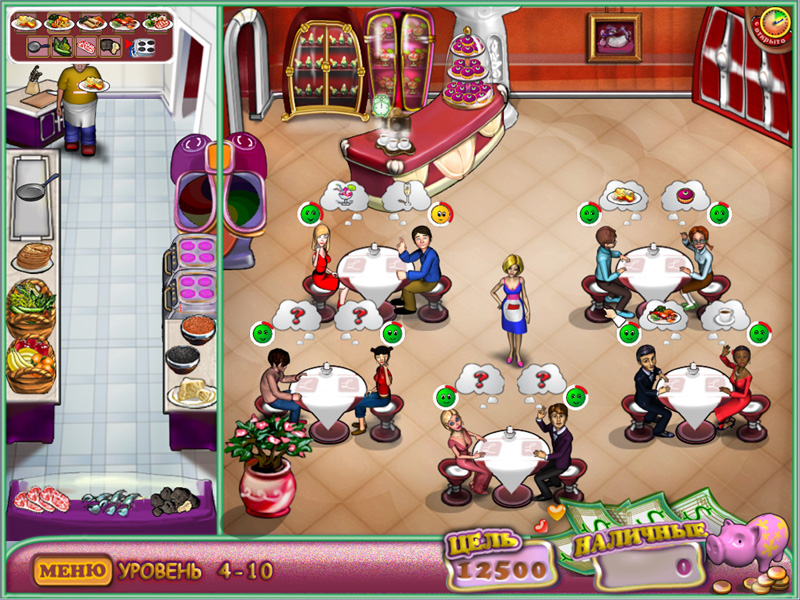This screenshot has height=600, width=800.
Task: Click the cocktail order thought bubble
Action: [x=346, y=193]
